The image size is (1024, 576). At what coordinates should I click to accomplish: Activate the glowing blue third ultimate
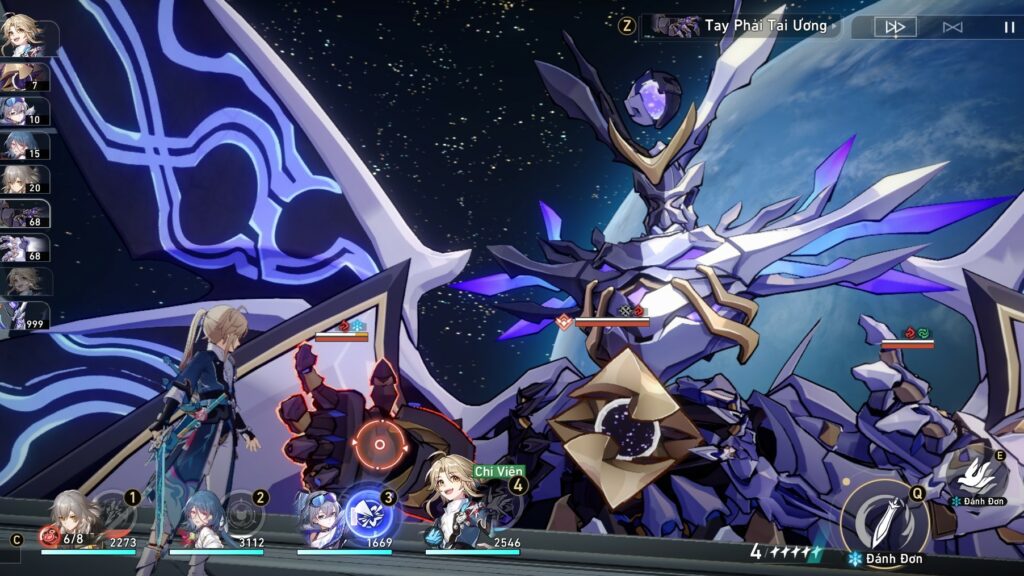371,514
